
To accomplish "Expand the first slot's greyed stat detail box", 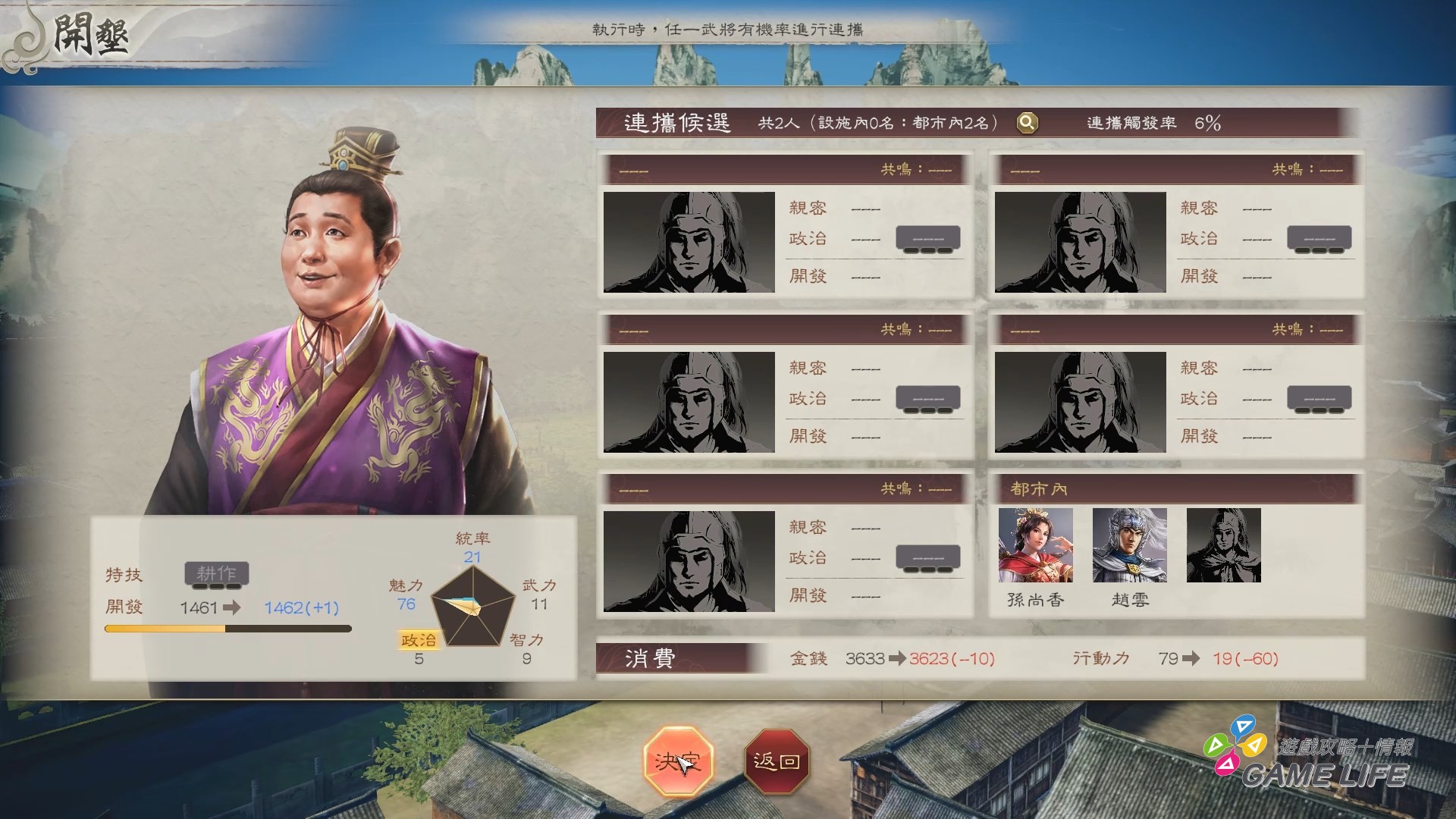I will tap(927, 237).
